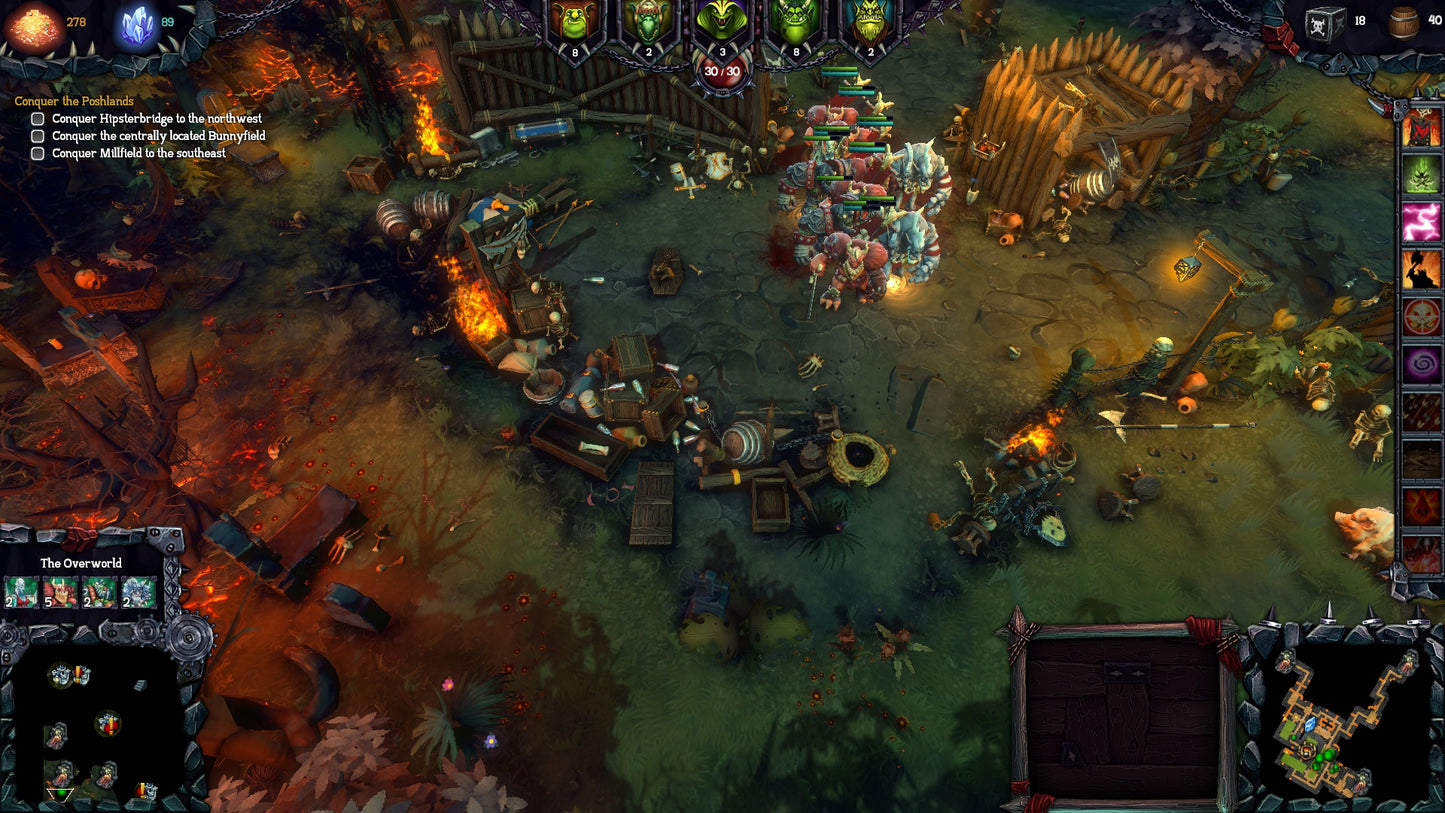Viewport: 1445px width, 813px height.
Task: Check the Bunnyfield objective checkbox
Action: tap(37, 136)
